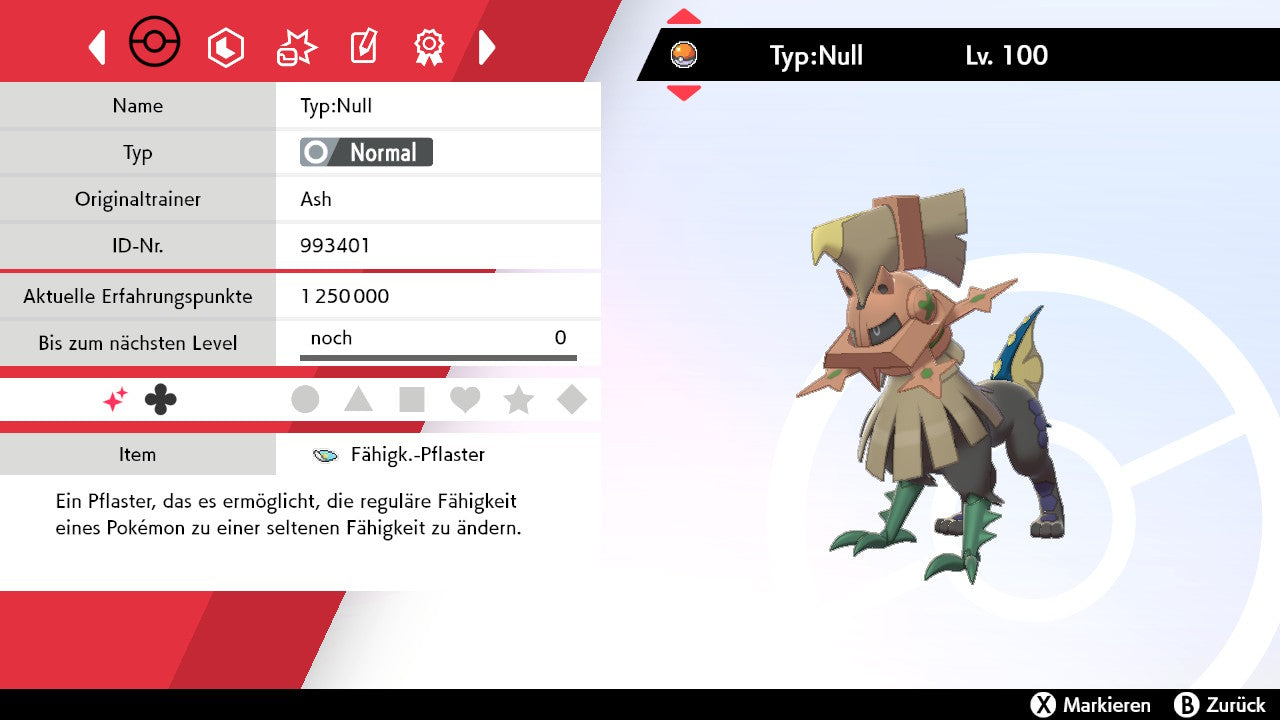The width and height of the screenshot is (1280, 720).
Task: Toggle the triangle marking
Action: click(x=358, y=400)
